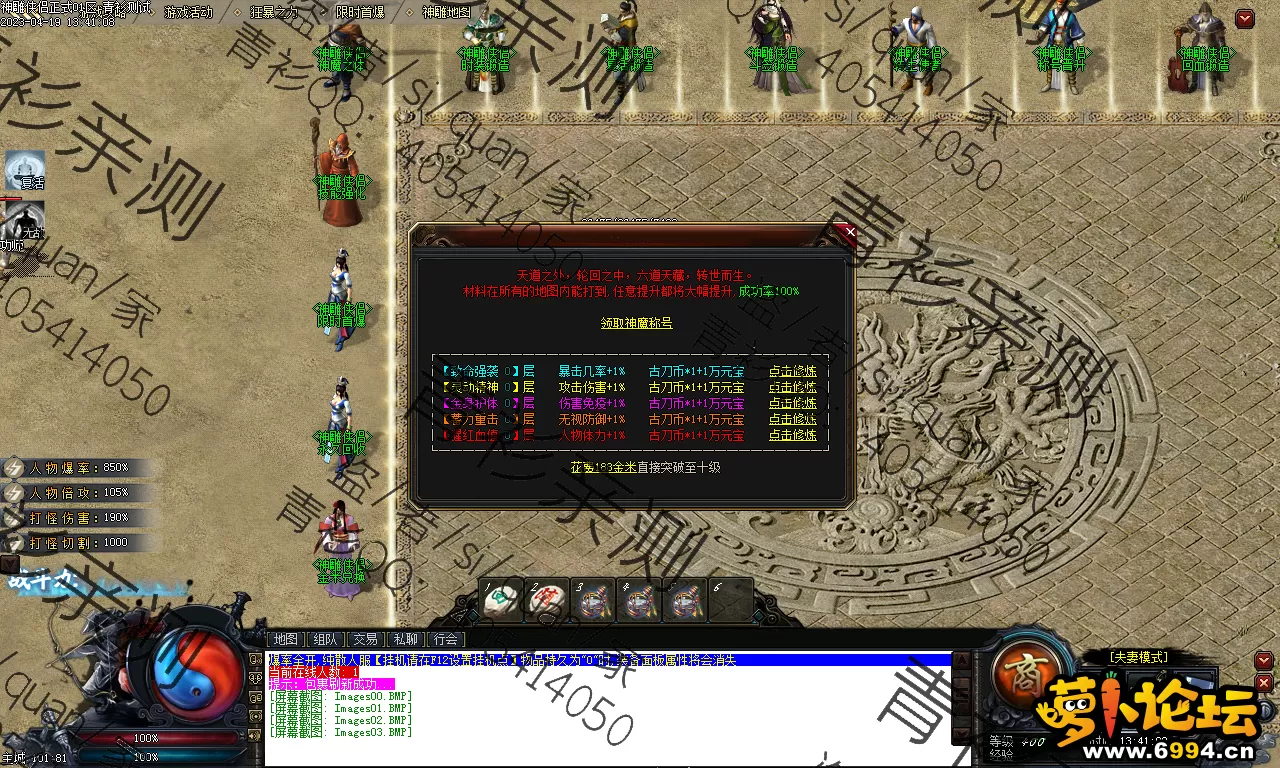
Task: Close the cultivation dialog window
Action: 850,232
